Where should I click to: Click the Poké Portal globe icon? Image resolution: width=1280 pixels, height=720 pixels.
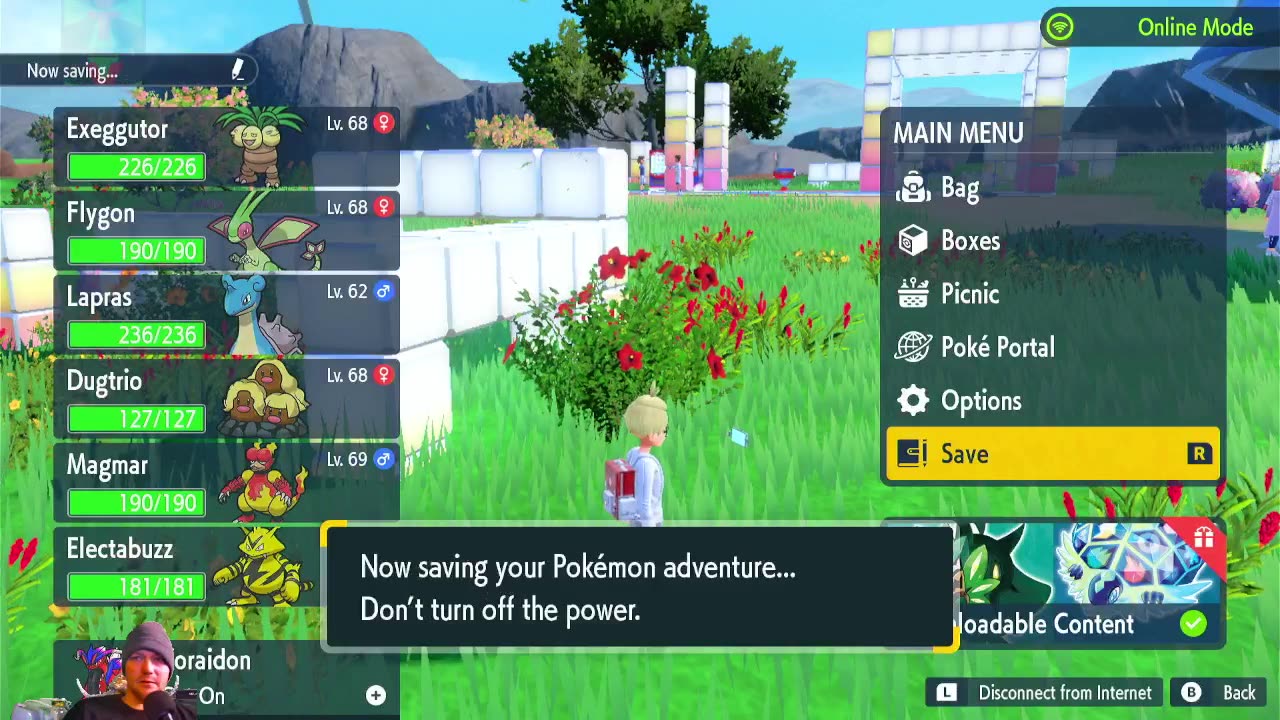click(910, 347)
